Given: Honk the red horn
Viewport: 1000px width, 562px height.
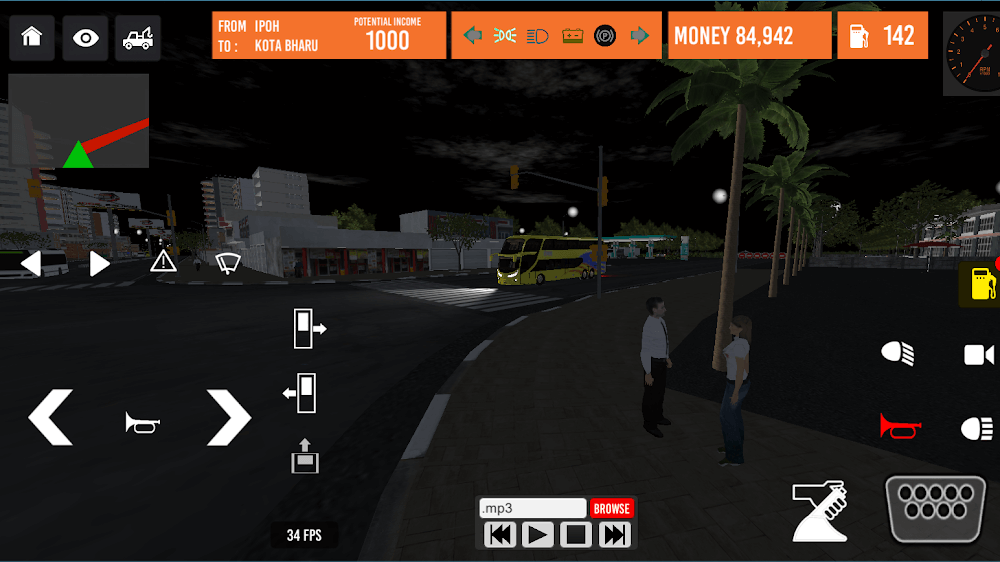Looking at the screenshot, I should point(900,427).
